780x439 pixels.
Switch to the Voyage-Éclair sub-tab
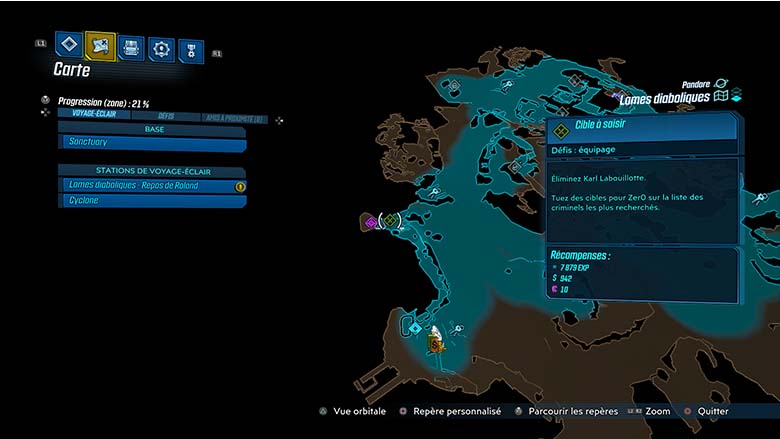91,114
